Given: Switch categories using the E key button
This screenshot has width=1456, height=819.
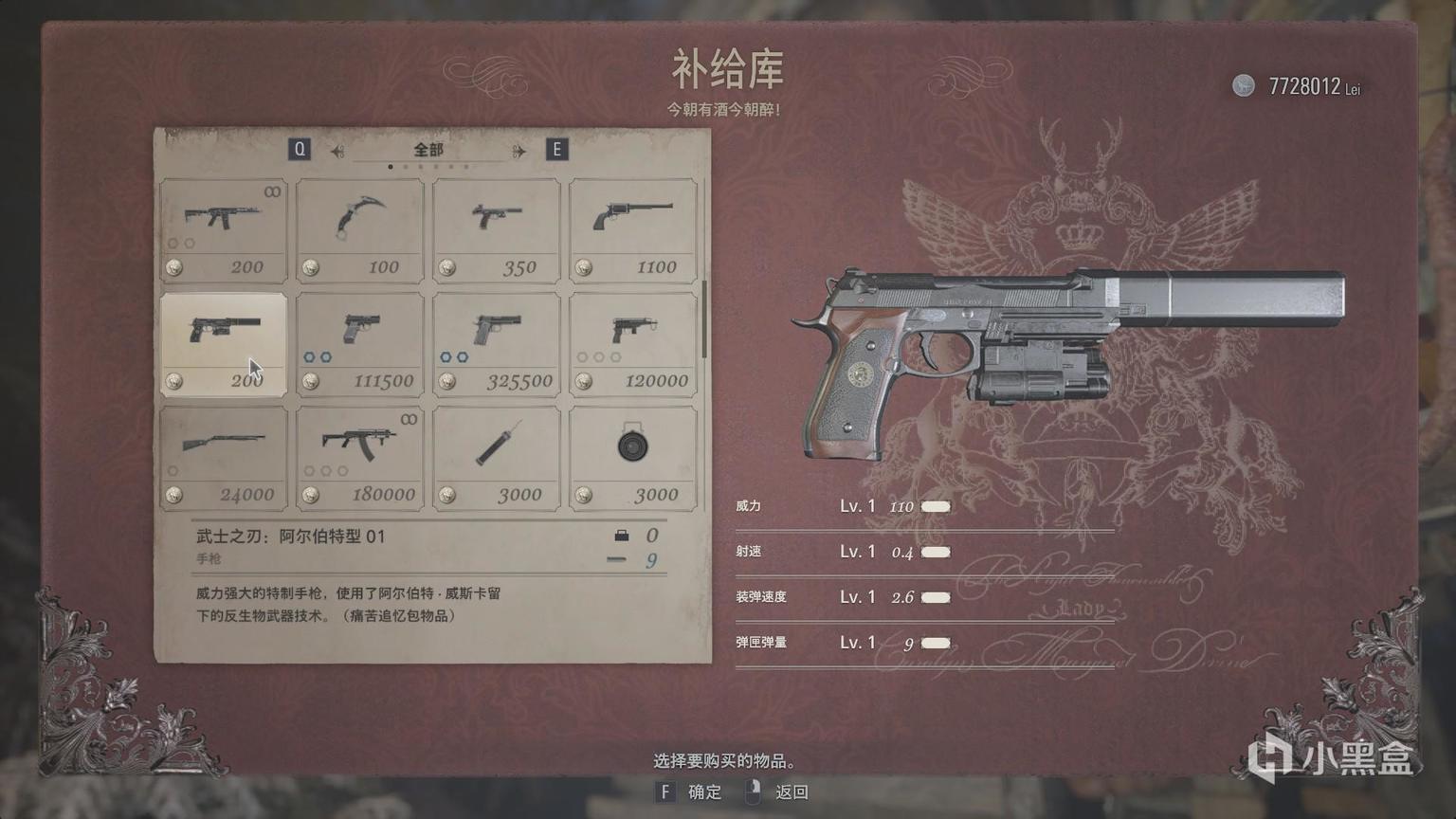Looking at the screenshot, I should [x=557, y=149].
